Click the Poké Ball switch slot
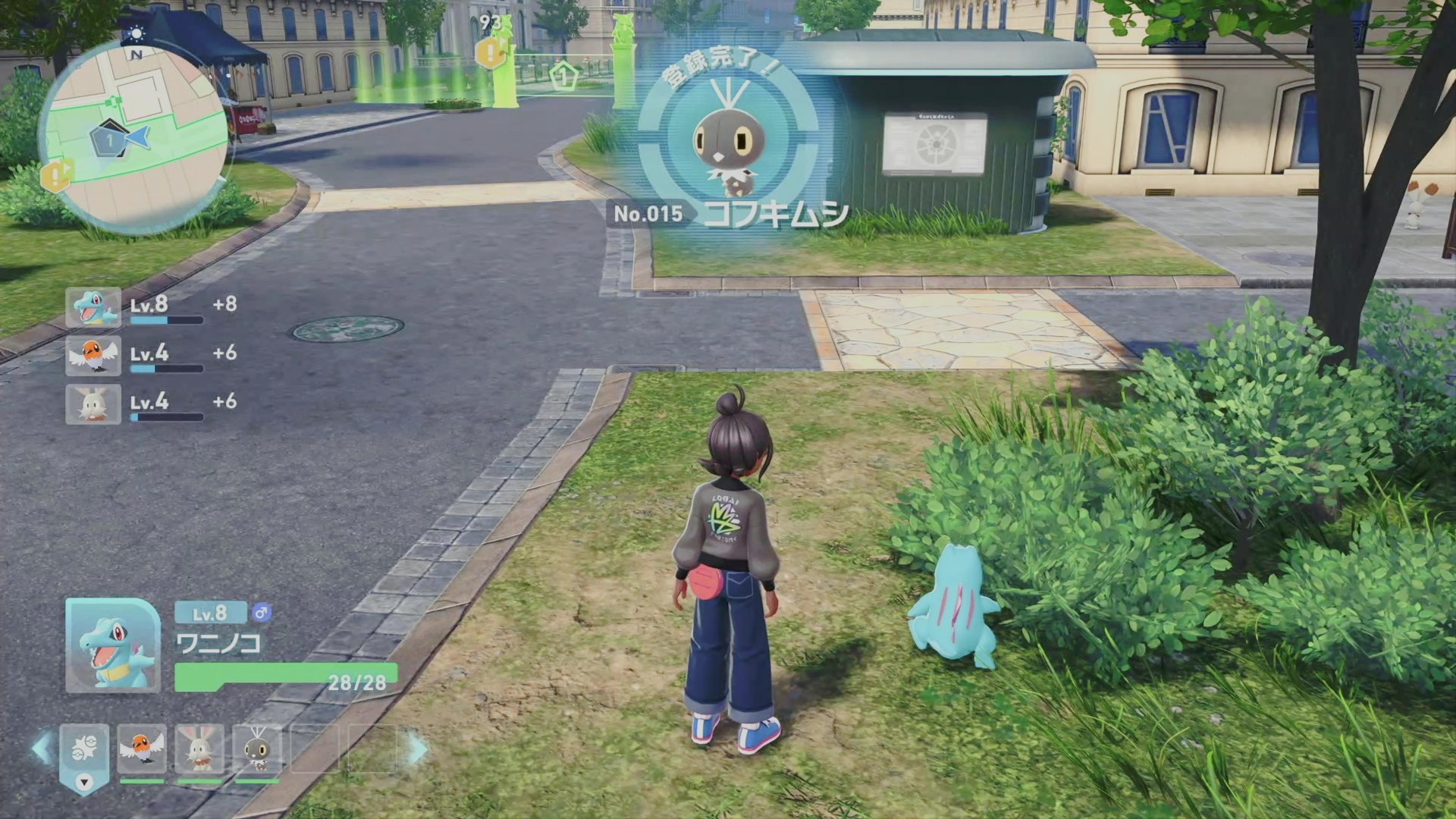This screenshot has width=1456, height=819. (x=84, y=751)
